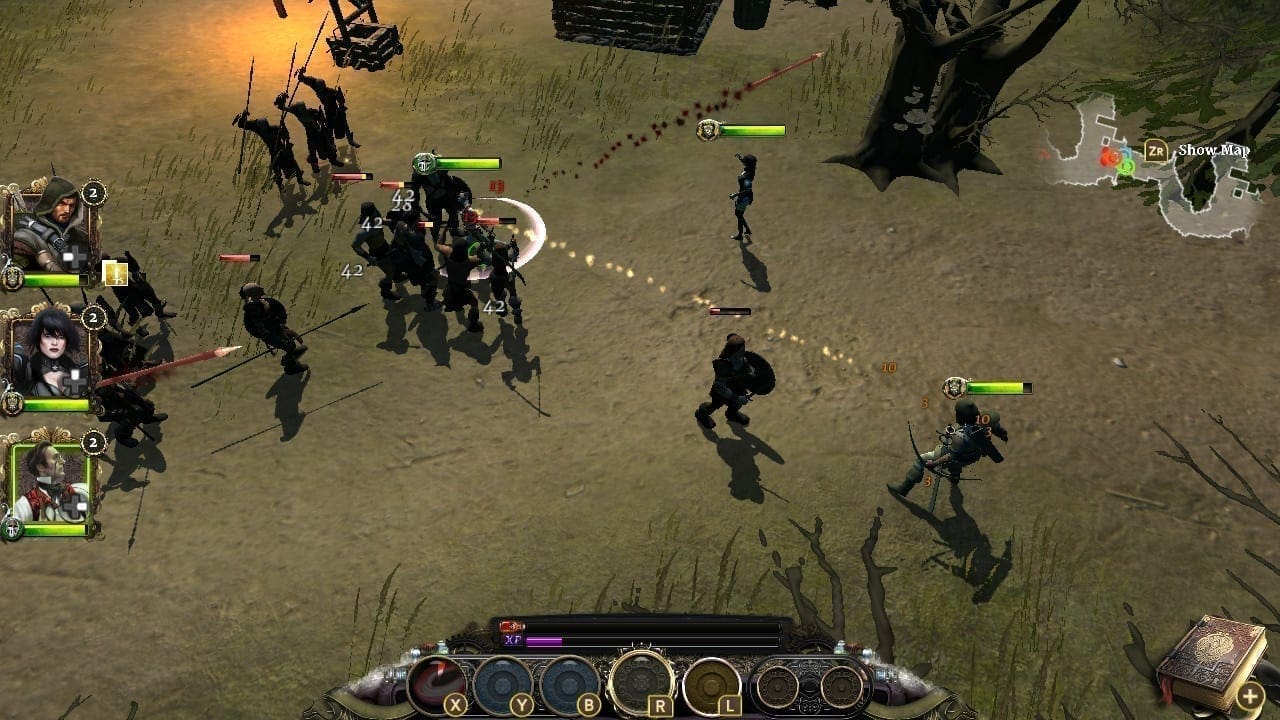Screen dimensions: 1280x720
Task: Click the yellow sword status icon
Action: point(116,273)
